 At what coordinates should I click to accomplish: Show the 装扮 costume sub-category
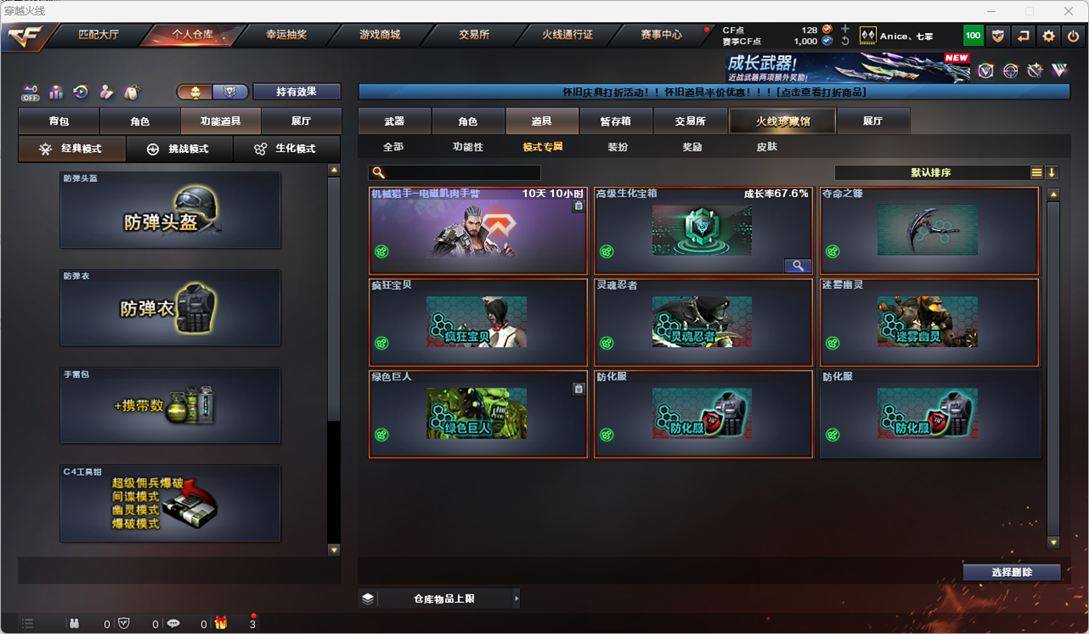[x=618, y=147]
